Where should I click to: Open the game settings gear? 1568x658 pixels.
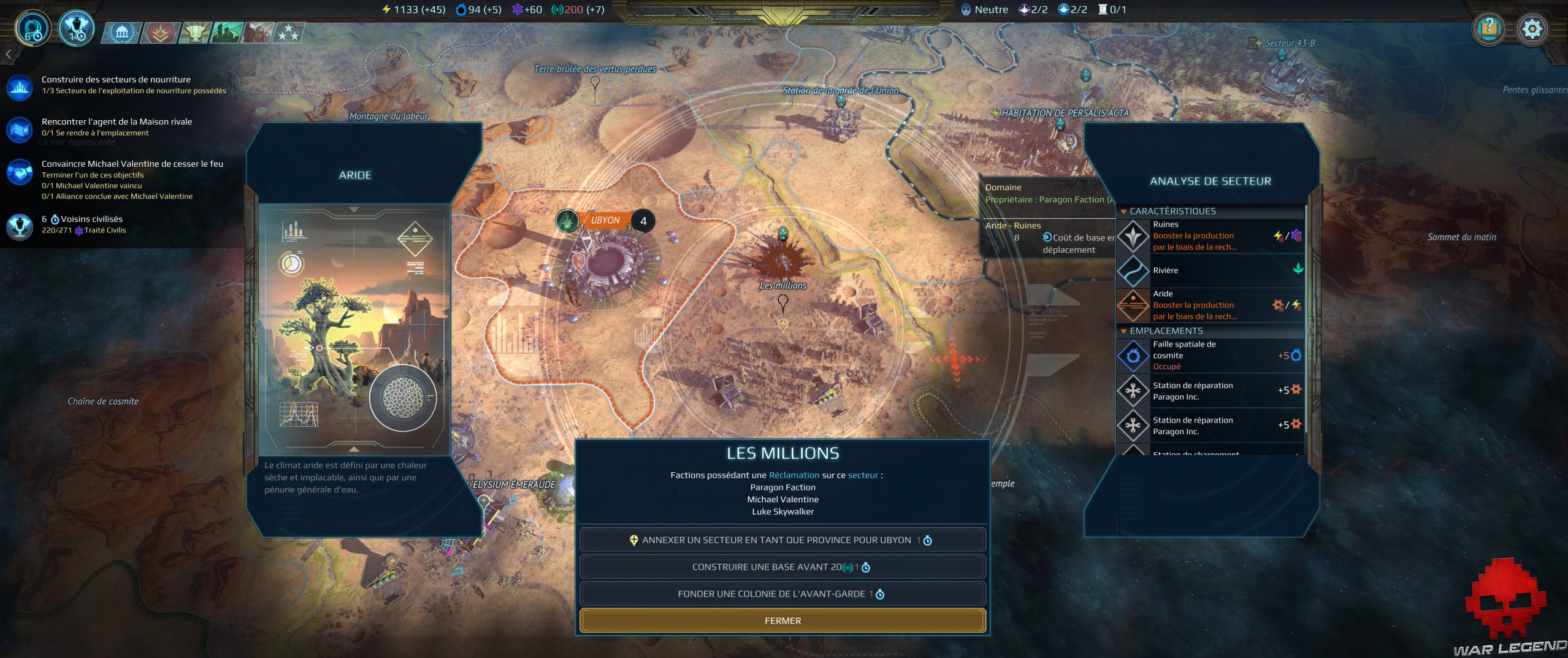pyautogui.click(x=1533, y=29)
